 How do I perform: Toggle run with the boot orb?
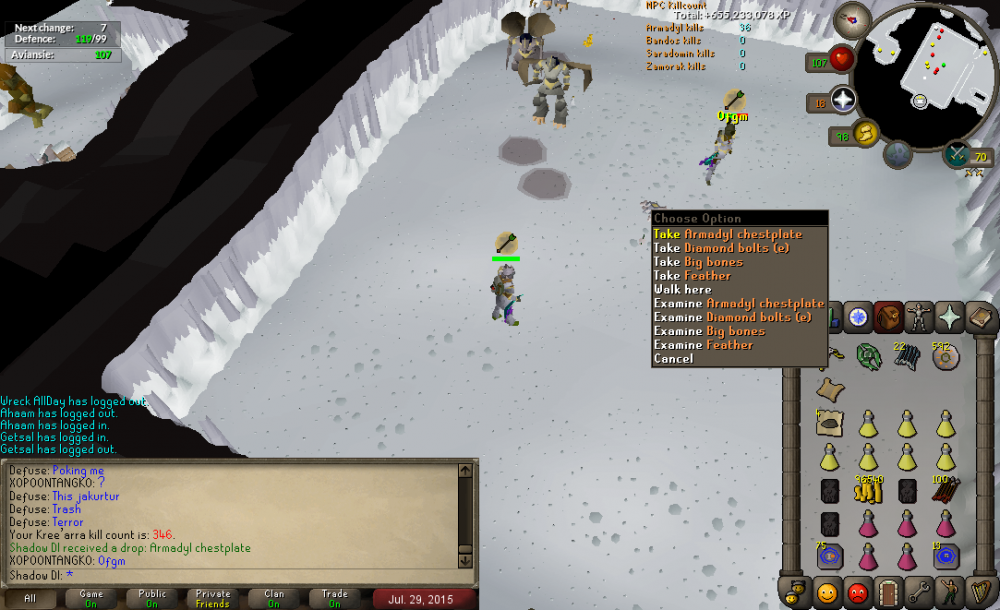864,132
